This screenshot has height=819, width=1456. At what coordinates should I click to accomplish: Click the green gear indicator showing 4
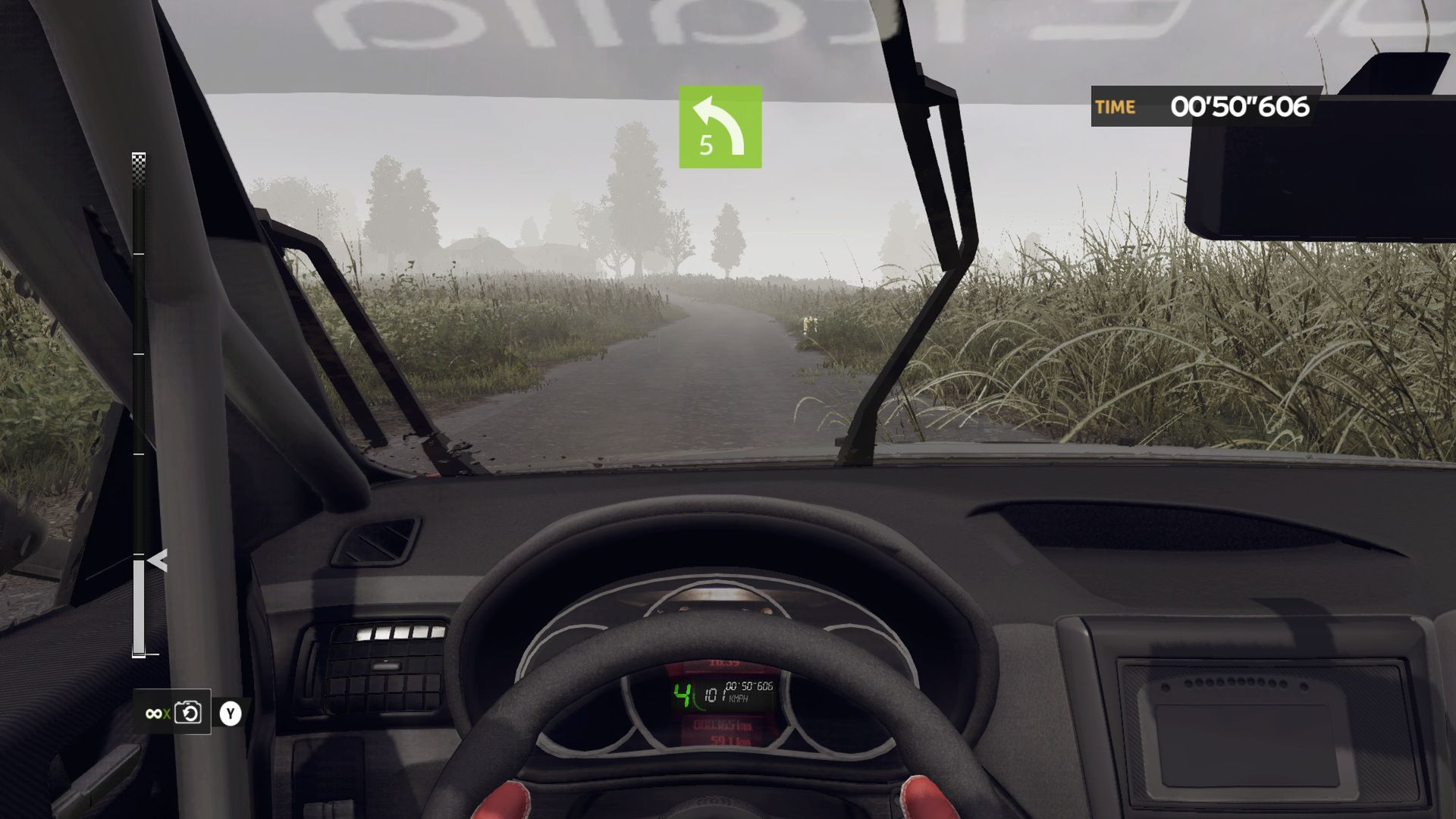(x=682, y=694)
